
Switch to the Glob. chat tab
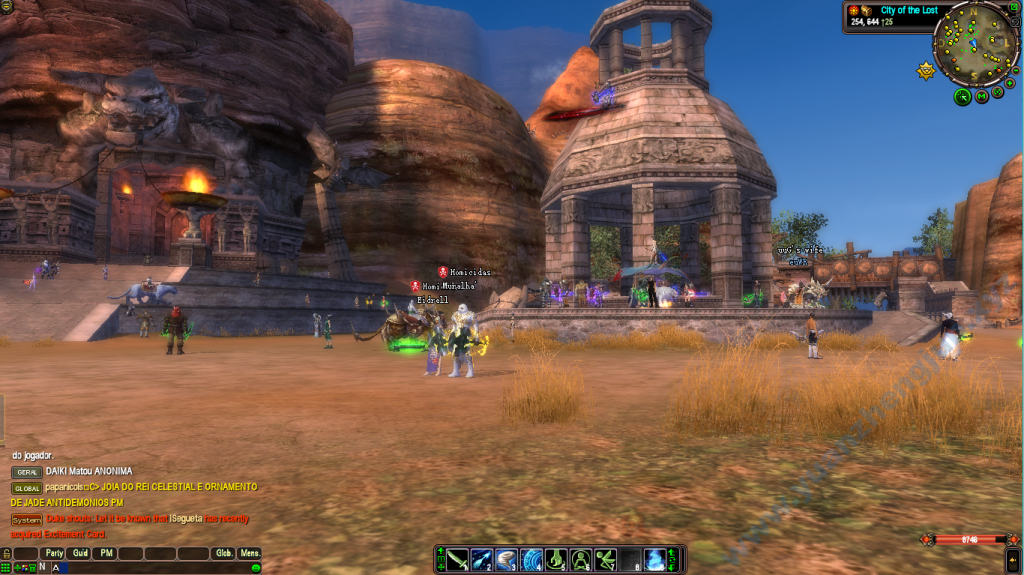[224, 553]
